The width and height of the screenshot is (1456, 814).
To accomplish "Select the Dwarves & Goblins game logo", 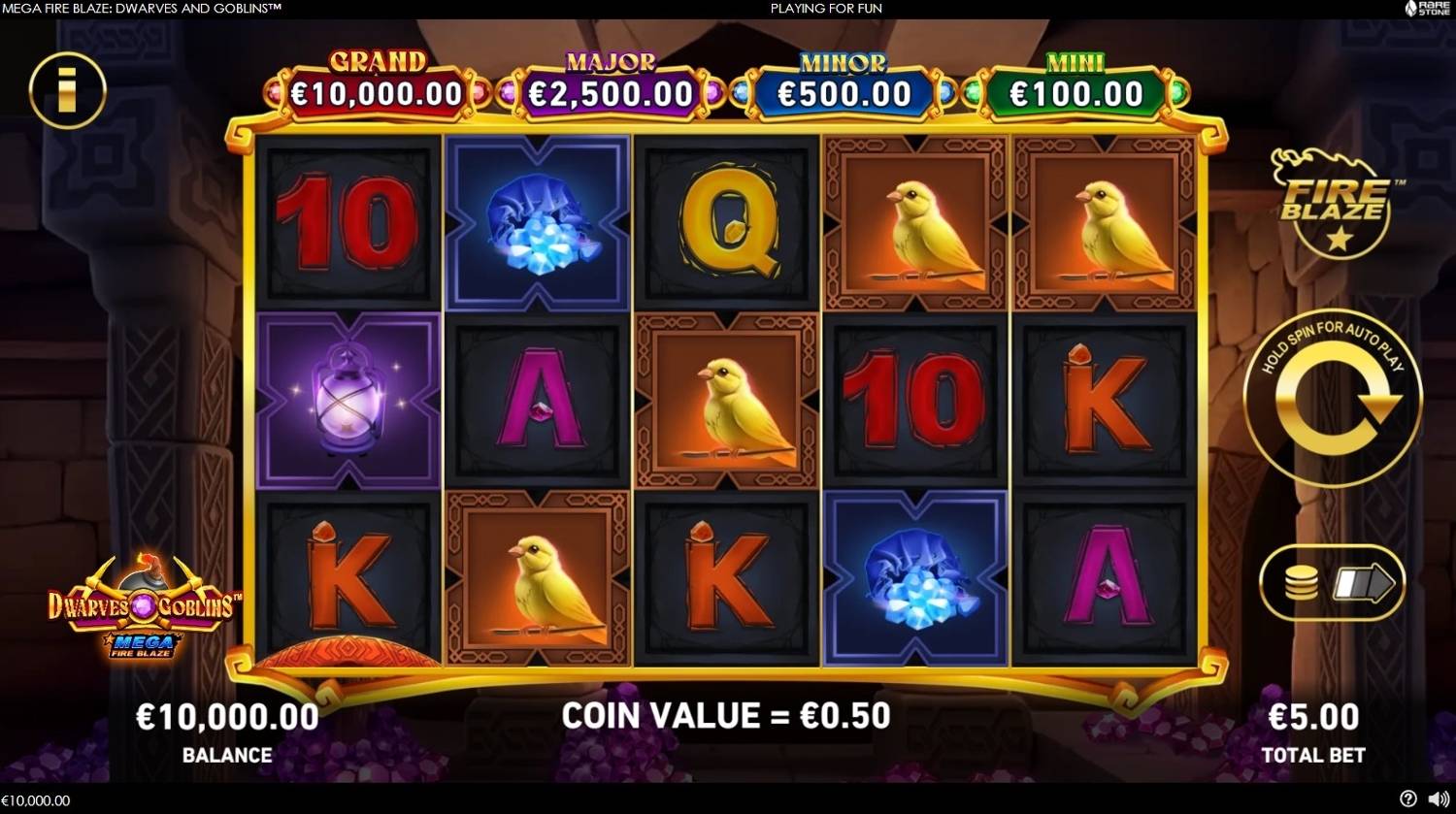I will click(143, 608).
